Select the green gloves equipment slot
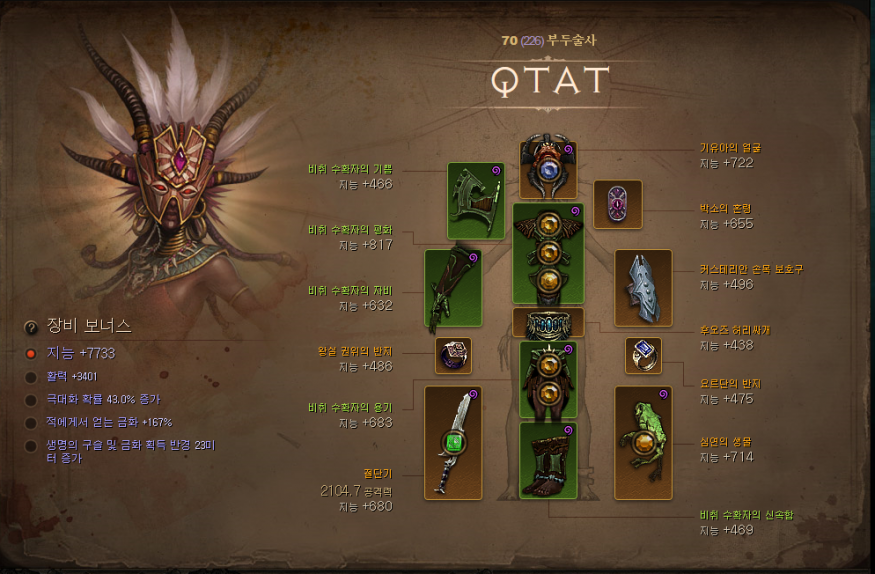The image size is (875, 574). [453, 291]
